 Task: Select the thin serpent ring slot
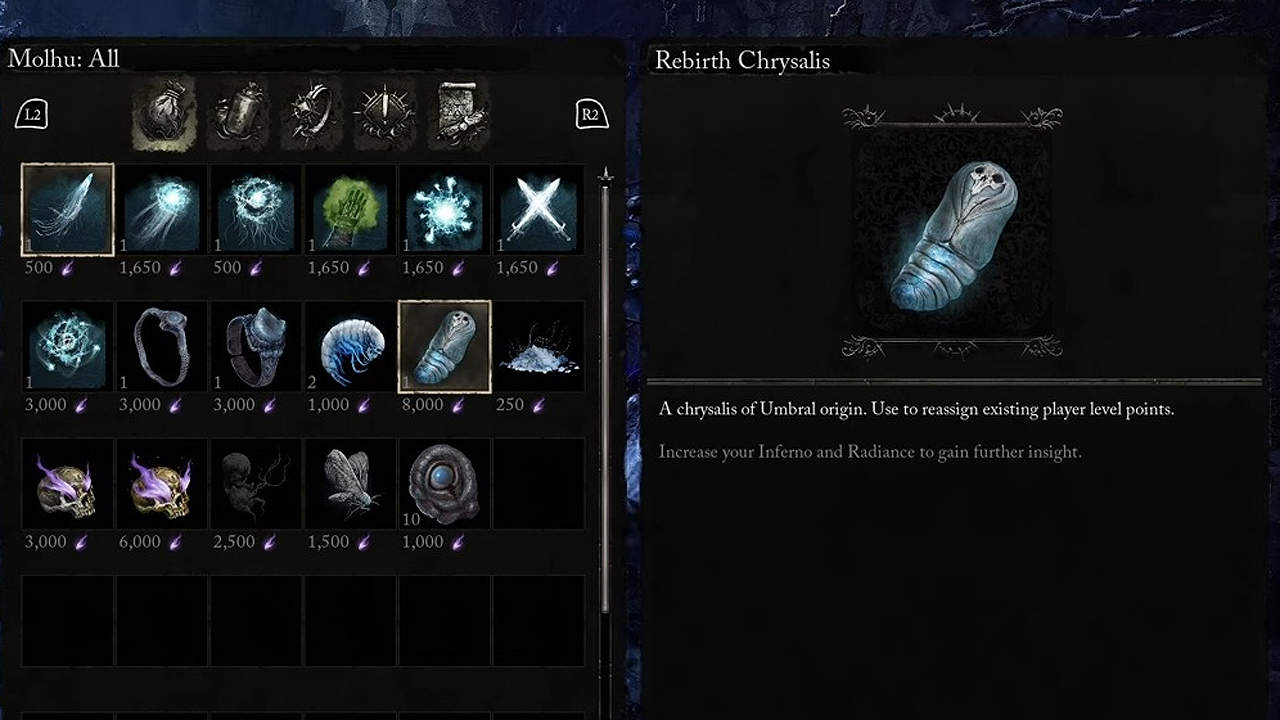162,347
